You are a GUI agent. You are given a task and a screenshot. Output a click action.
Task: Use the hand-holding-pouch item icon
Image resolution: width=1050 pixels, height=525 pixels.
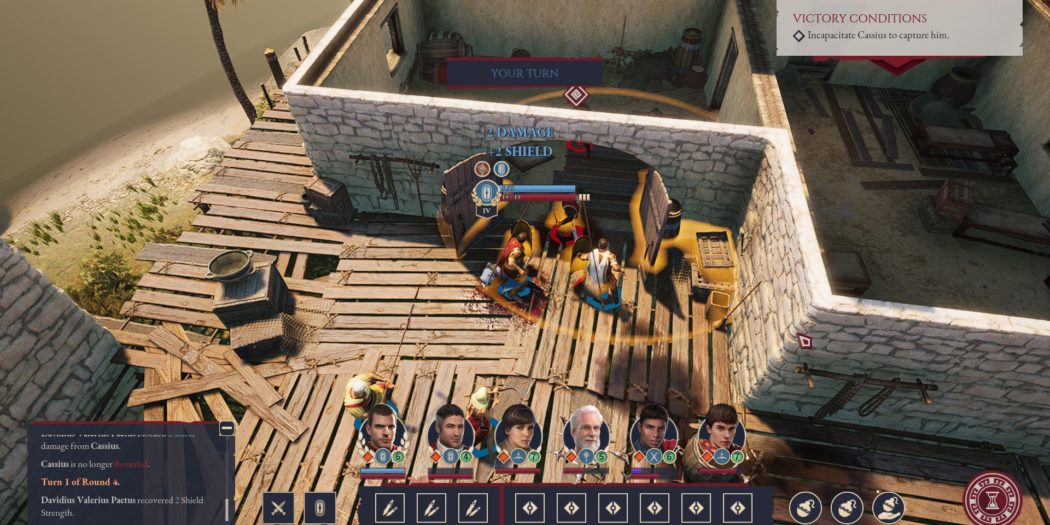[x=888, y=507]
